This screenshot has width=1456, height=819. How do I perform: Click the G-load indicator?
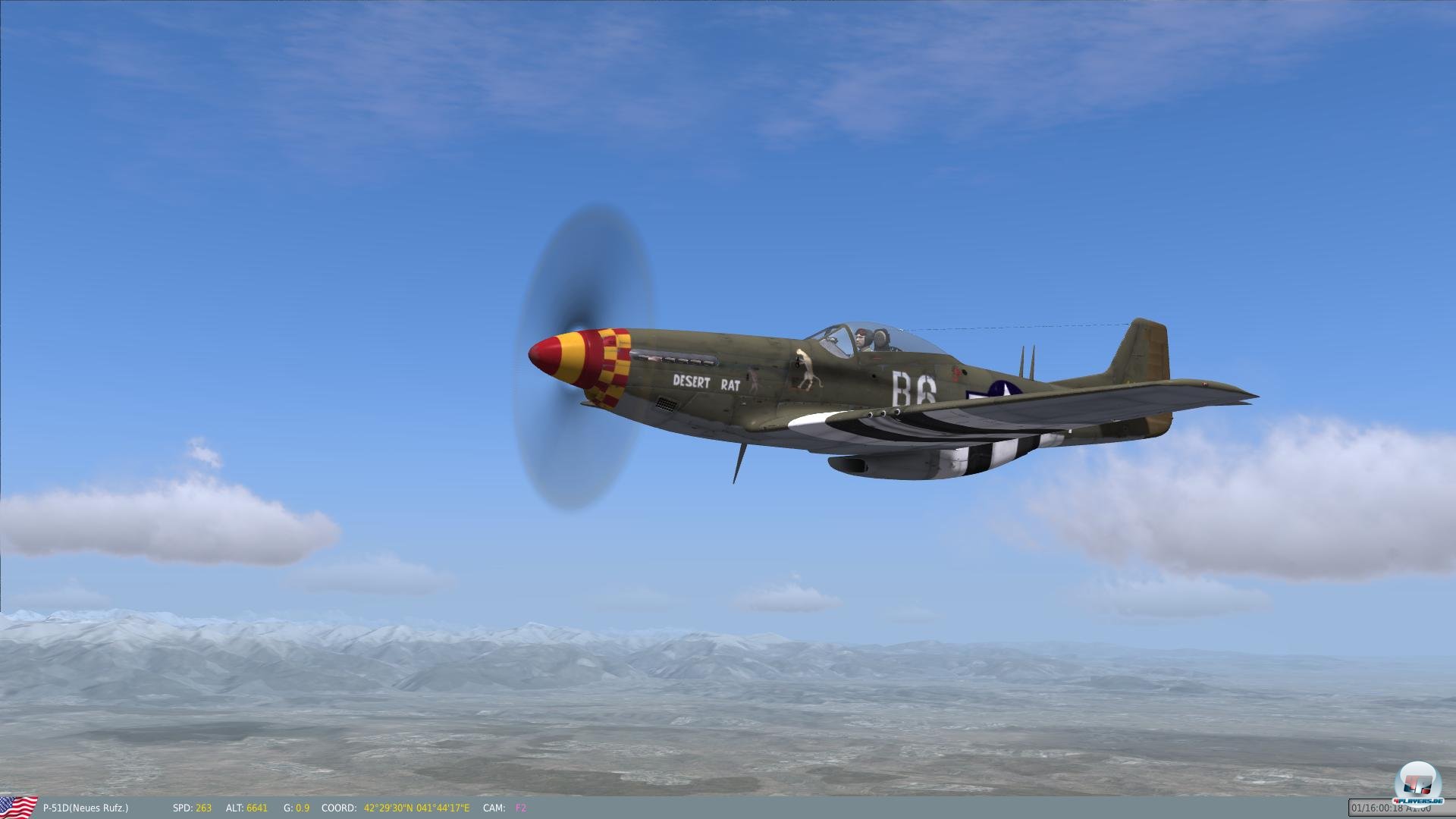pos(287,808)
